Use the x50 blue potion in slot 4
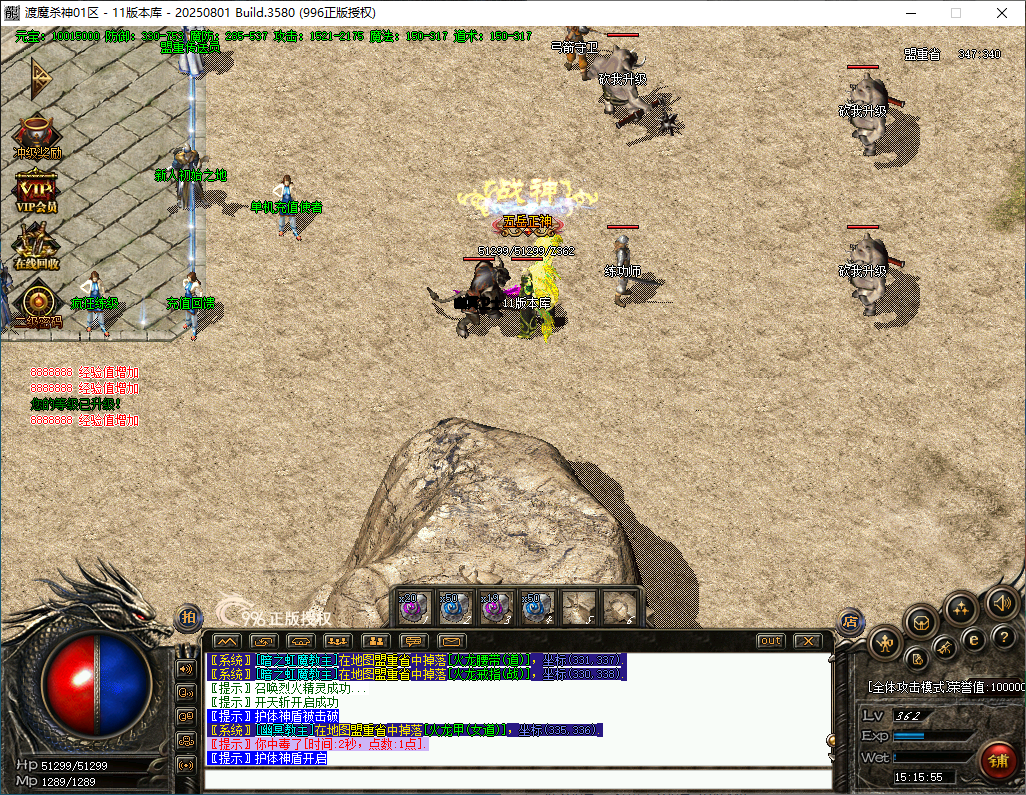Image resolution: width=1026 pixels, height=795 pixels. 538,606
